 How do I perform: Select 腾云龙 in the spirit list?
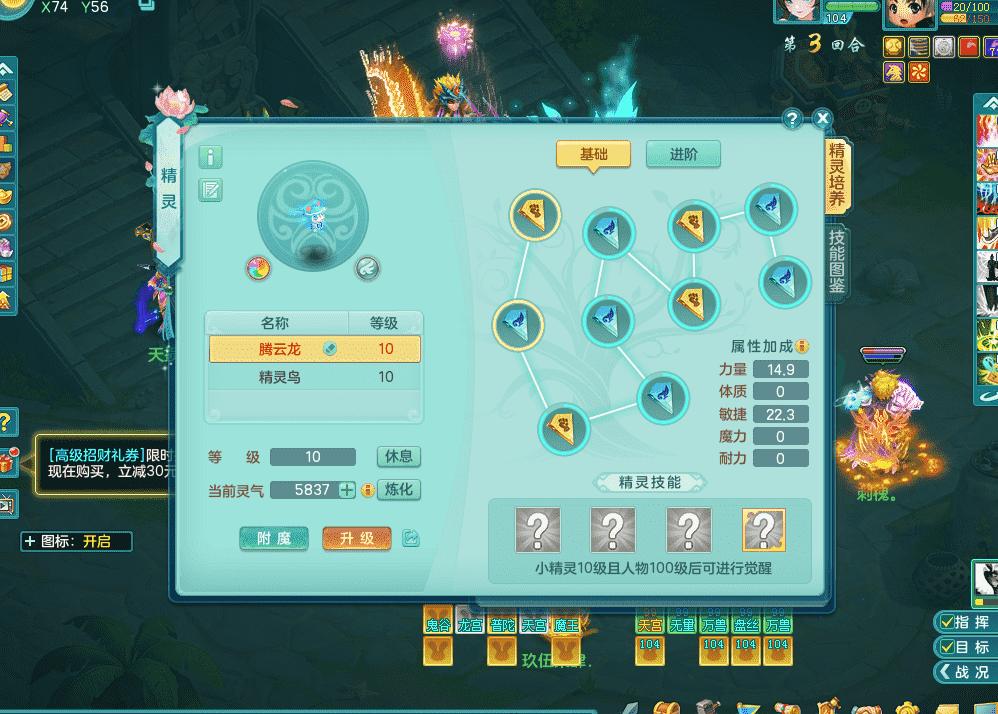314,349
